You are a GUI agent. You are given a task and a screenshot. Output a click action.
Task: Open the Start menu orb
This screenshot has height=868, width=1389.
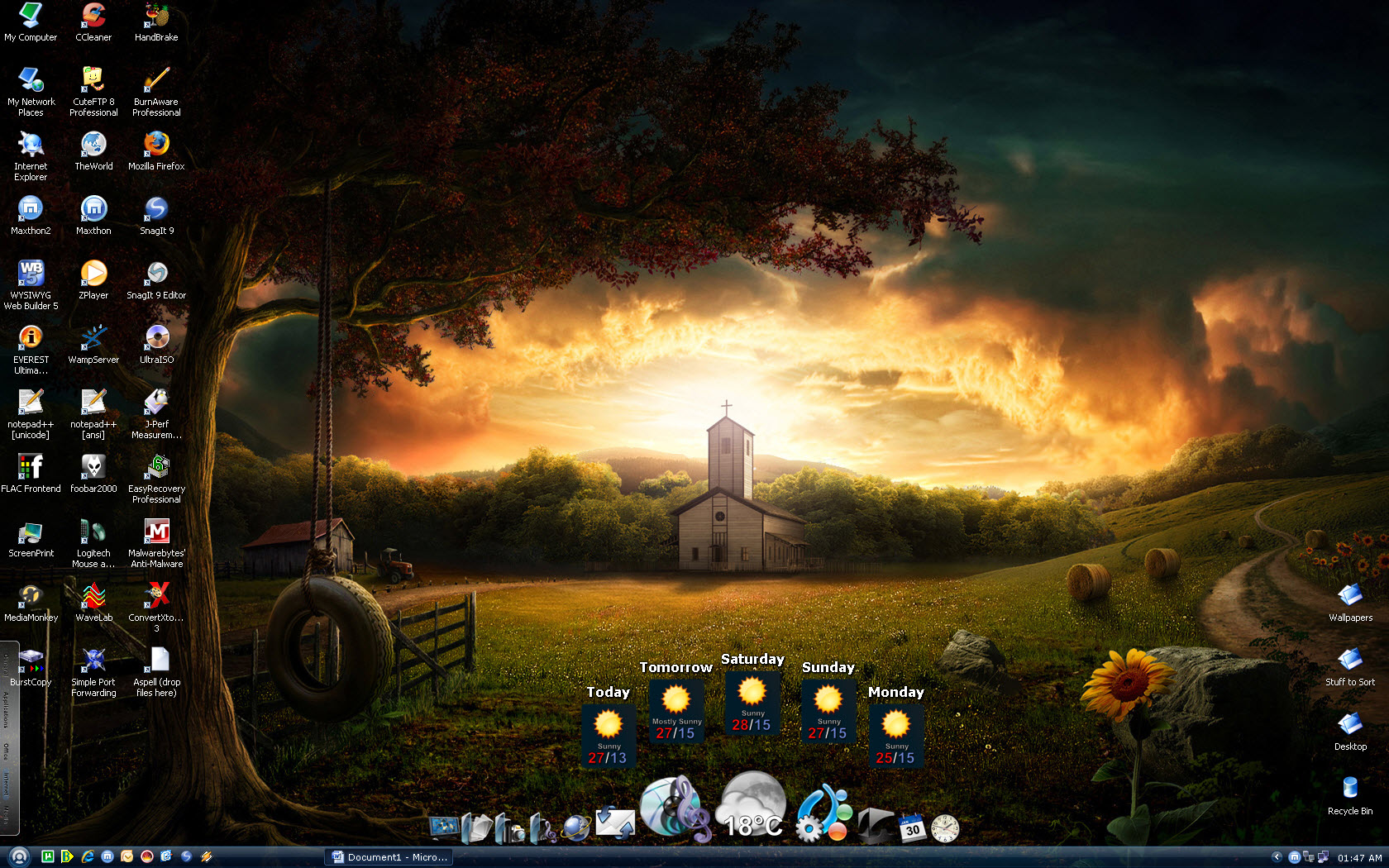(x=19, y=856)
